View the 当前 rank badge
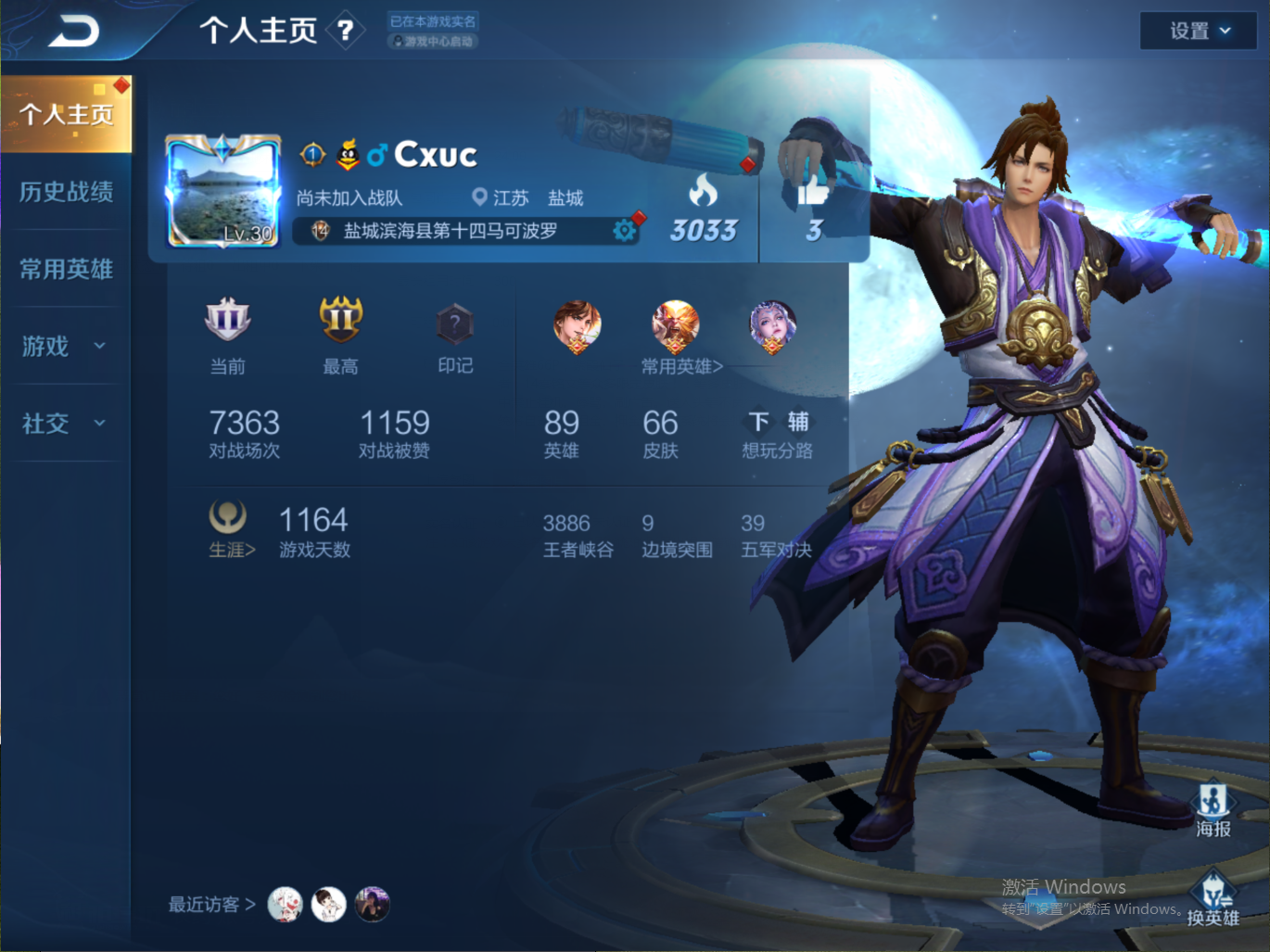 pyautogui.click(x=227, y=322)
